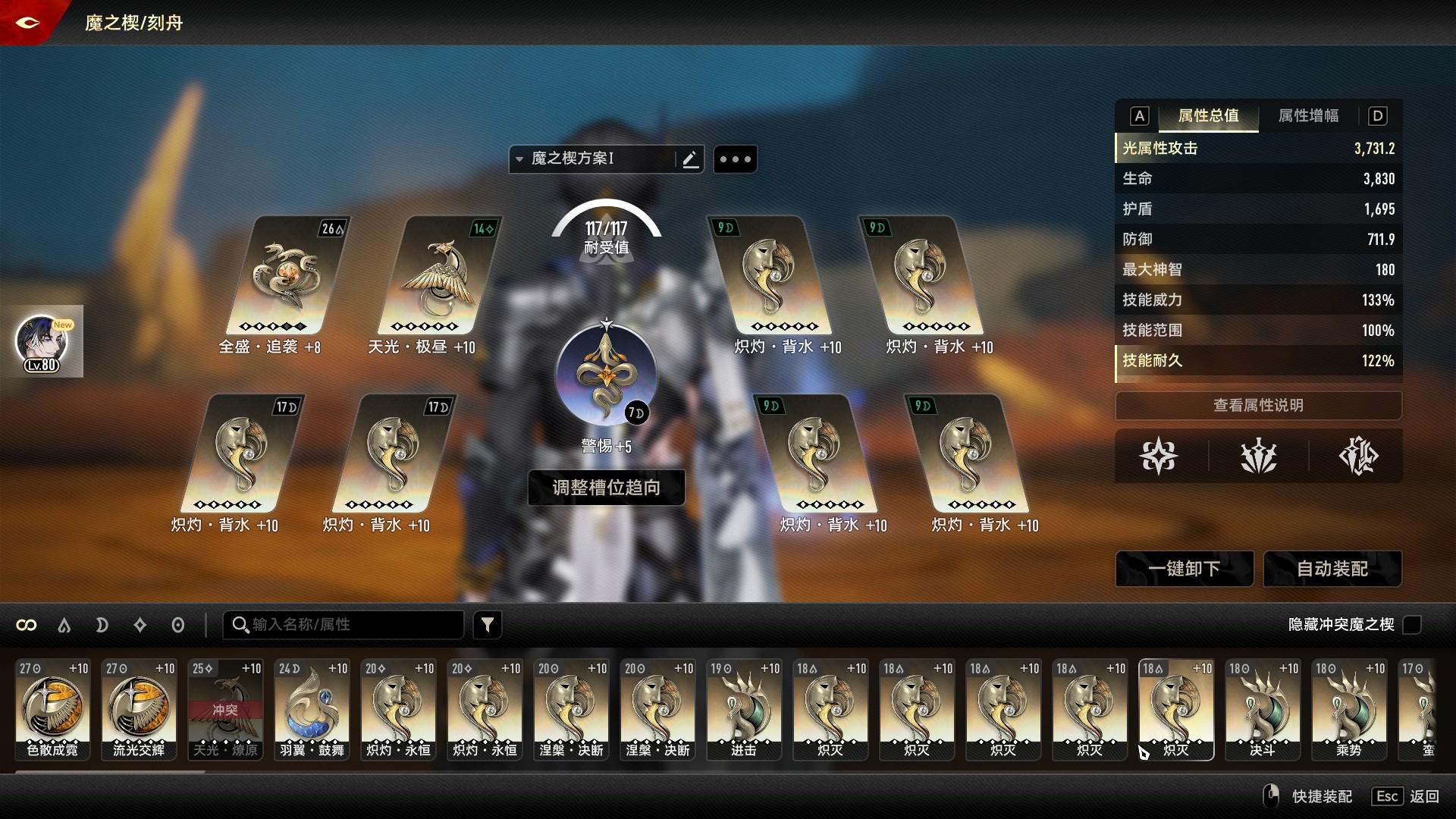Click the red back arrow button

tap(27, 23)
